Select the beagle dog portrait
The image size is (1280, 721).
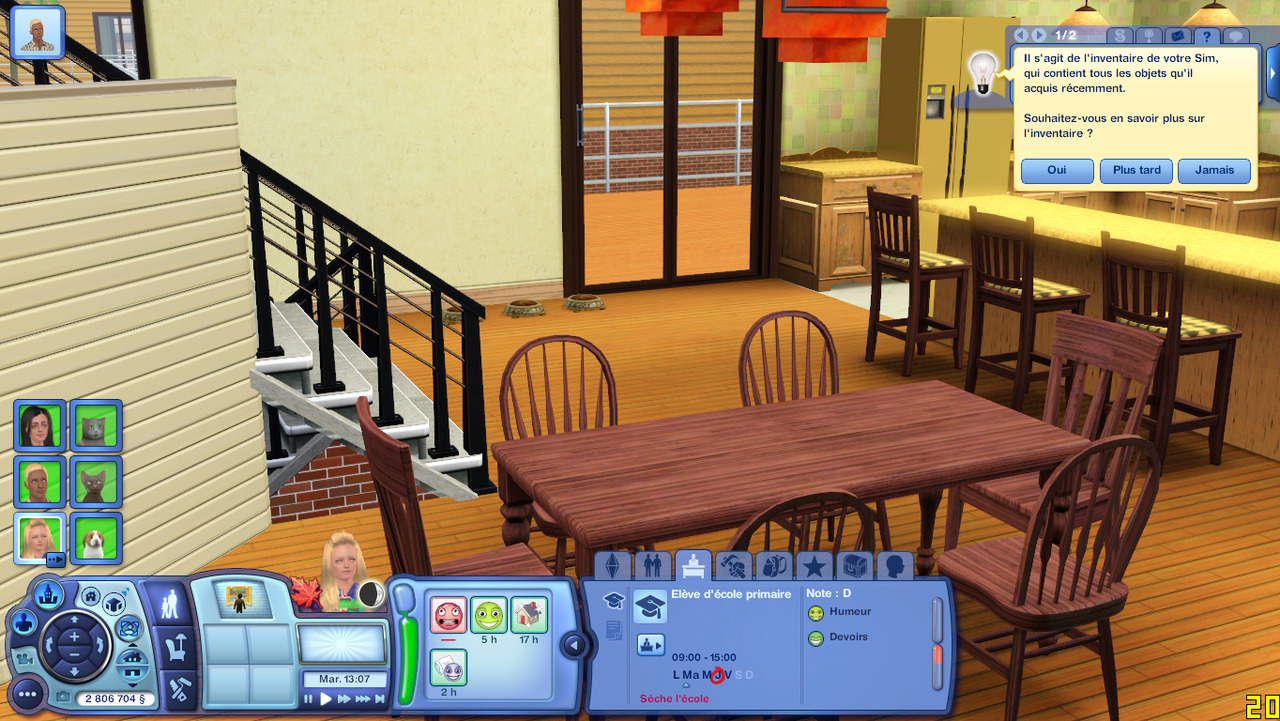(x=96, y=538)
